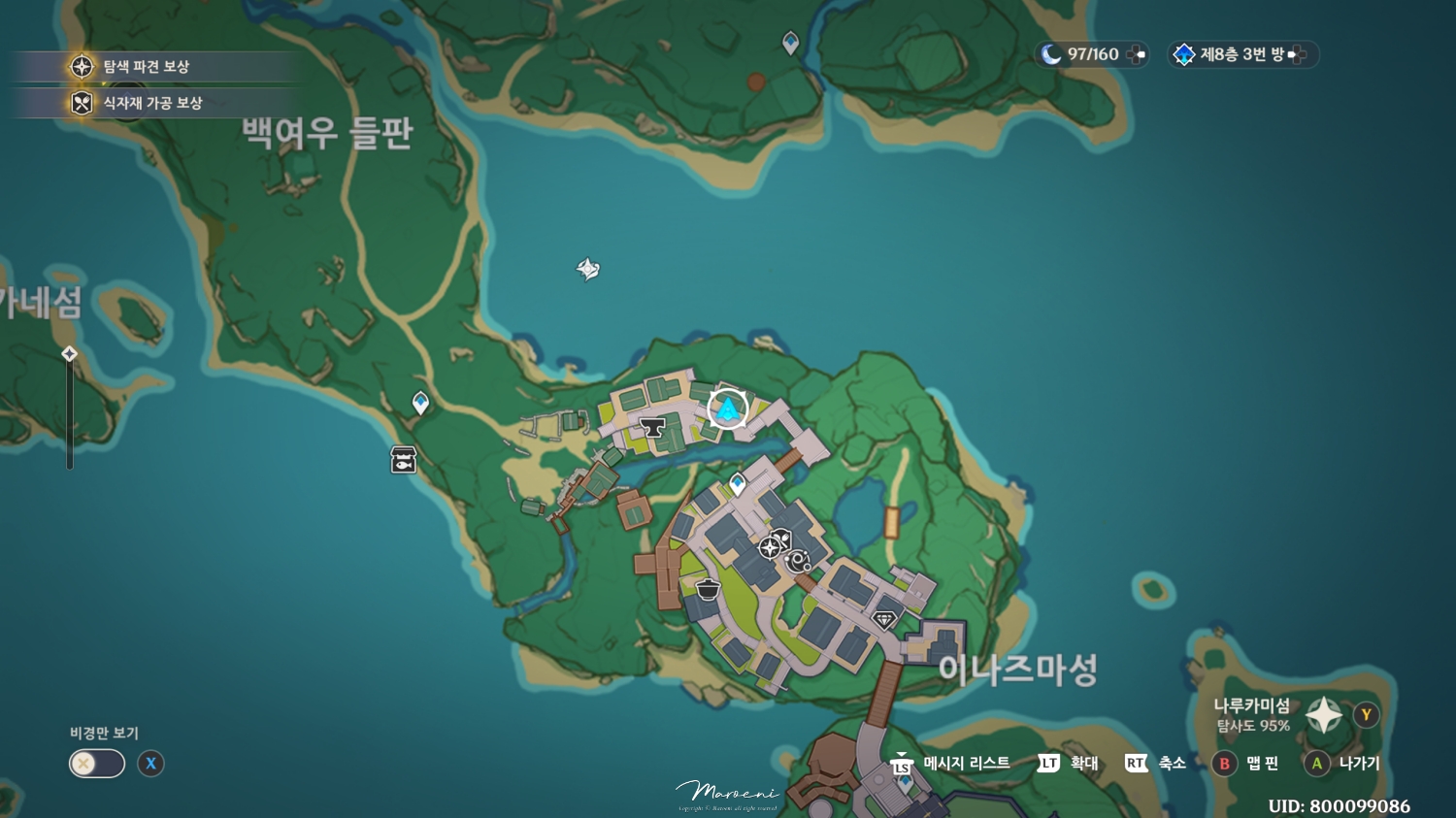
Task: Enable the 비경만 보기 toggle switch
Action: point(95,764)
